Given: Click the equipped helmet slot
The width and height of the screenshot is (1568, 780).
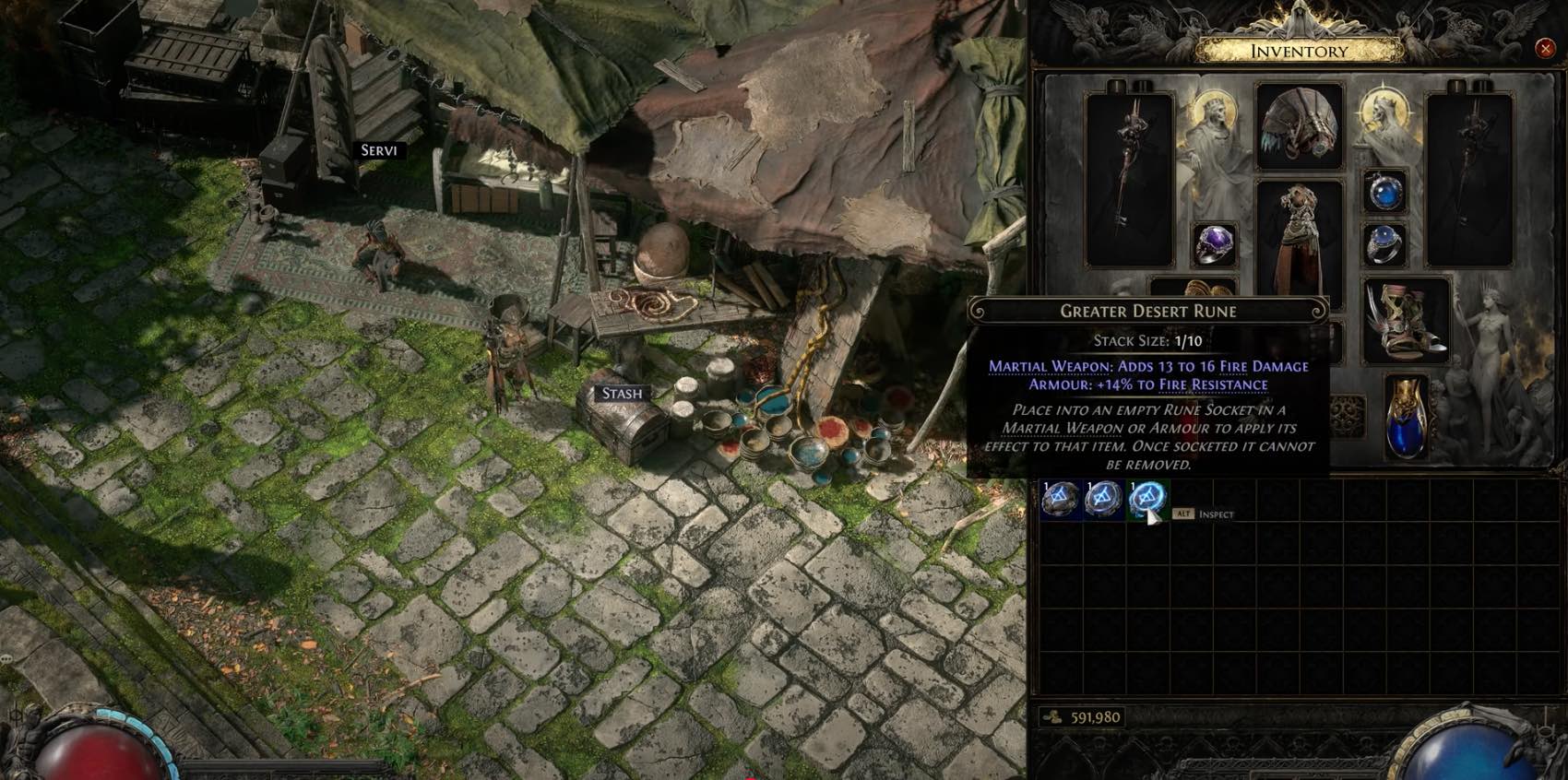Looking at the screenshot, I should click(x=1299, y=127).
